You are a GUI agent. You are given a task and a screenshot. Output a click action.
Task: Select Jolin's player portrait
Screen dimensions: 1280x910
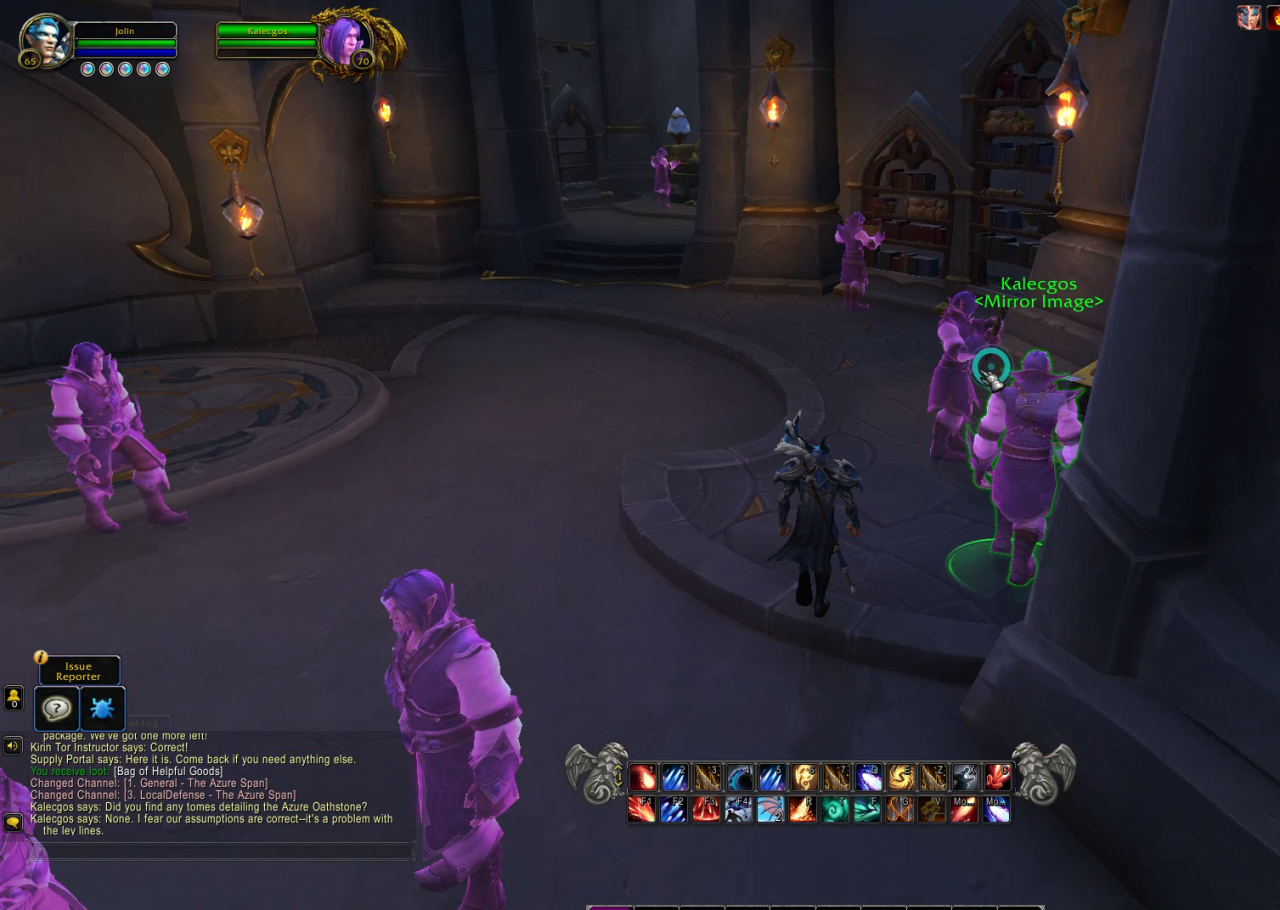[45, 40]
